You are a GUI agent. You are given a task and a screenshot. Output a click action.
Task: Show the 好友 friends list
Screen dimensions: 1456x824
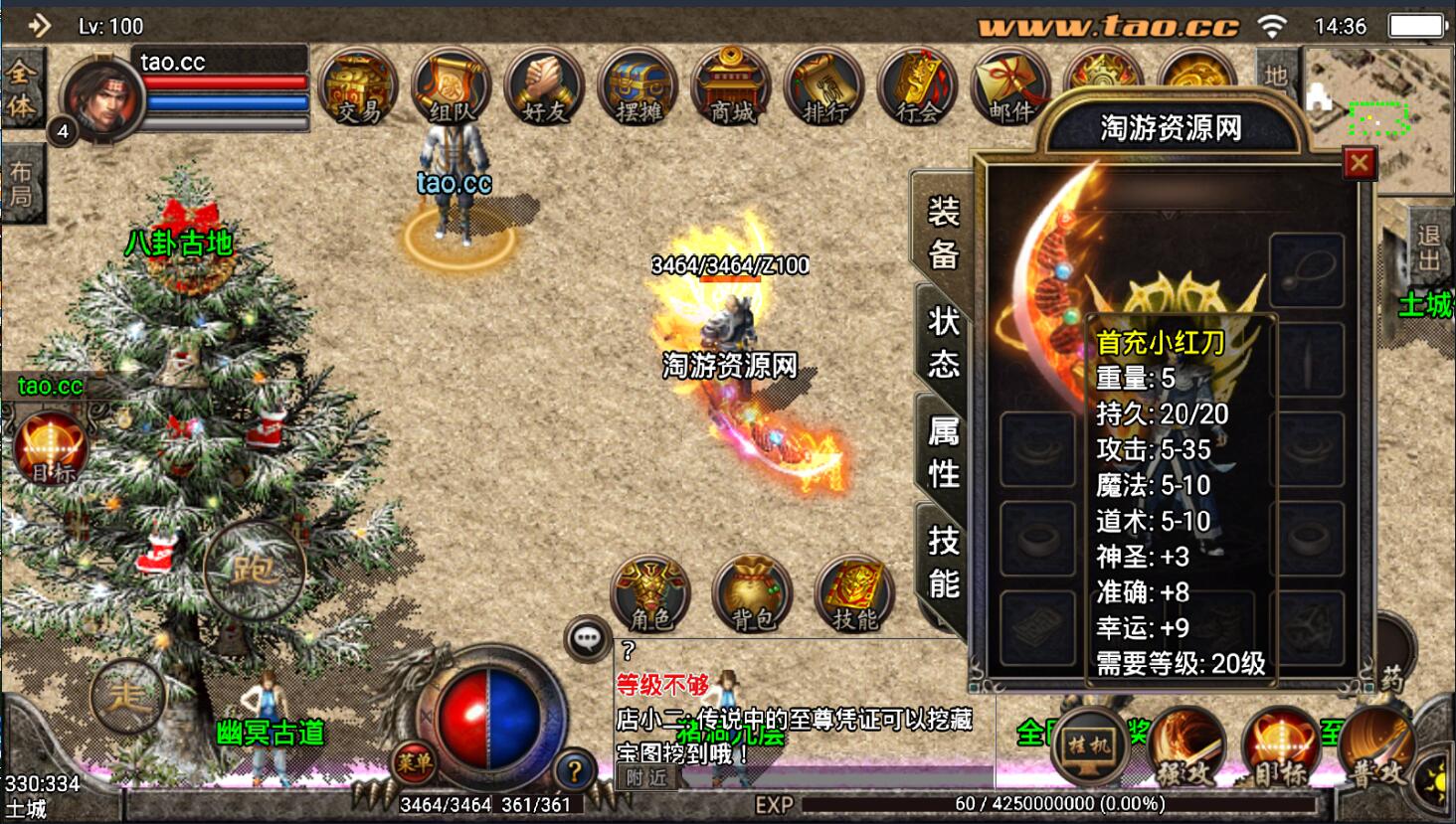click(544, 87)
